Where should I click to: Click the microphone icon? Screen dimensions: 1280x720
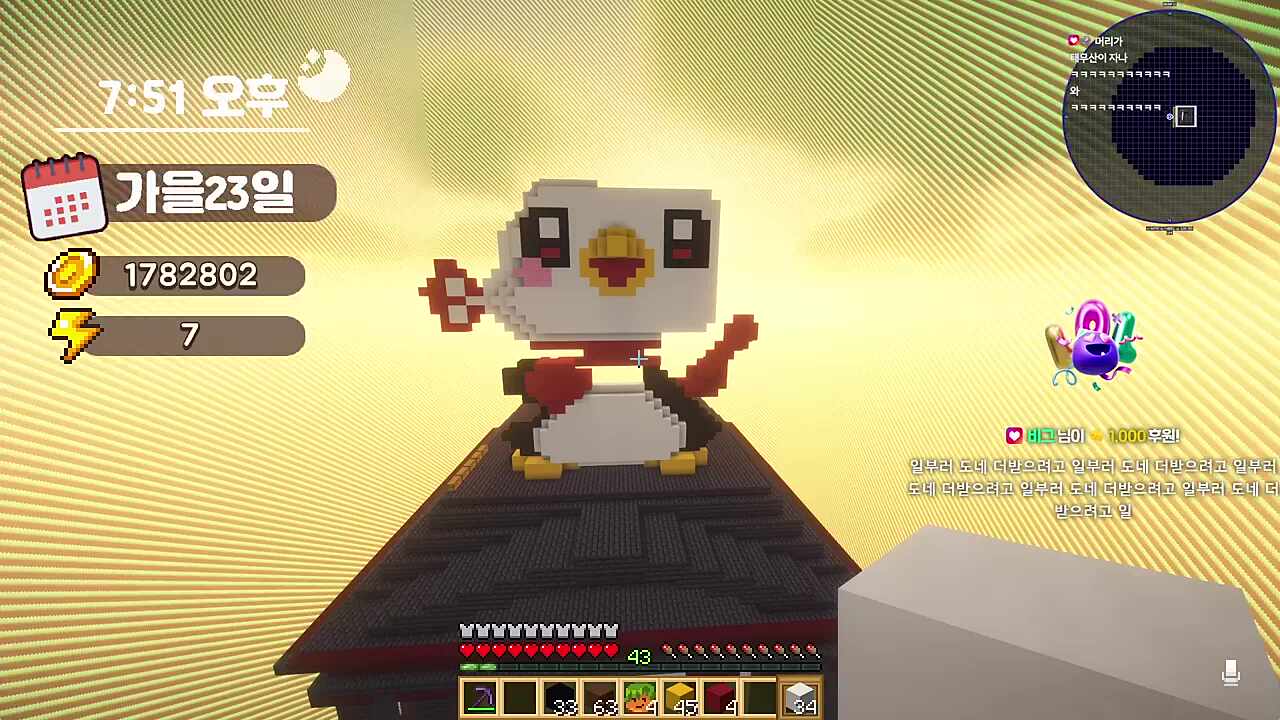click(x=1231, y=673)
